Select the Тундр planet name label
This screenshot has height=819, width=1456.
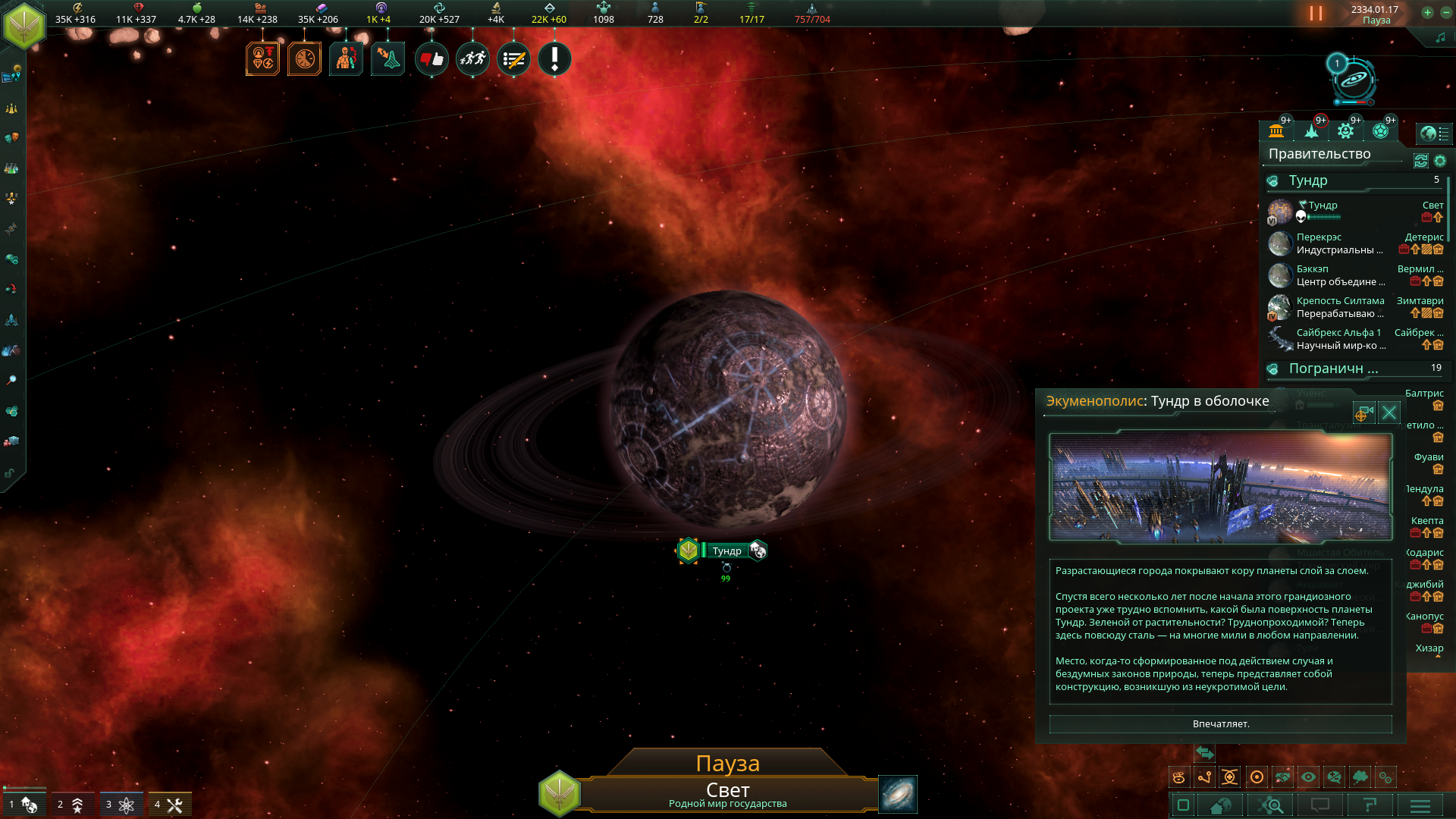point(726,551)
